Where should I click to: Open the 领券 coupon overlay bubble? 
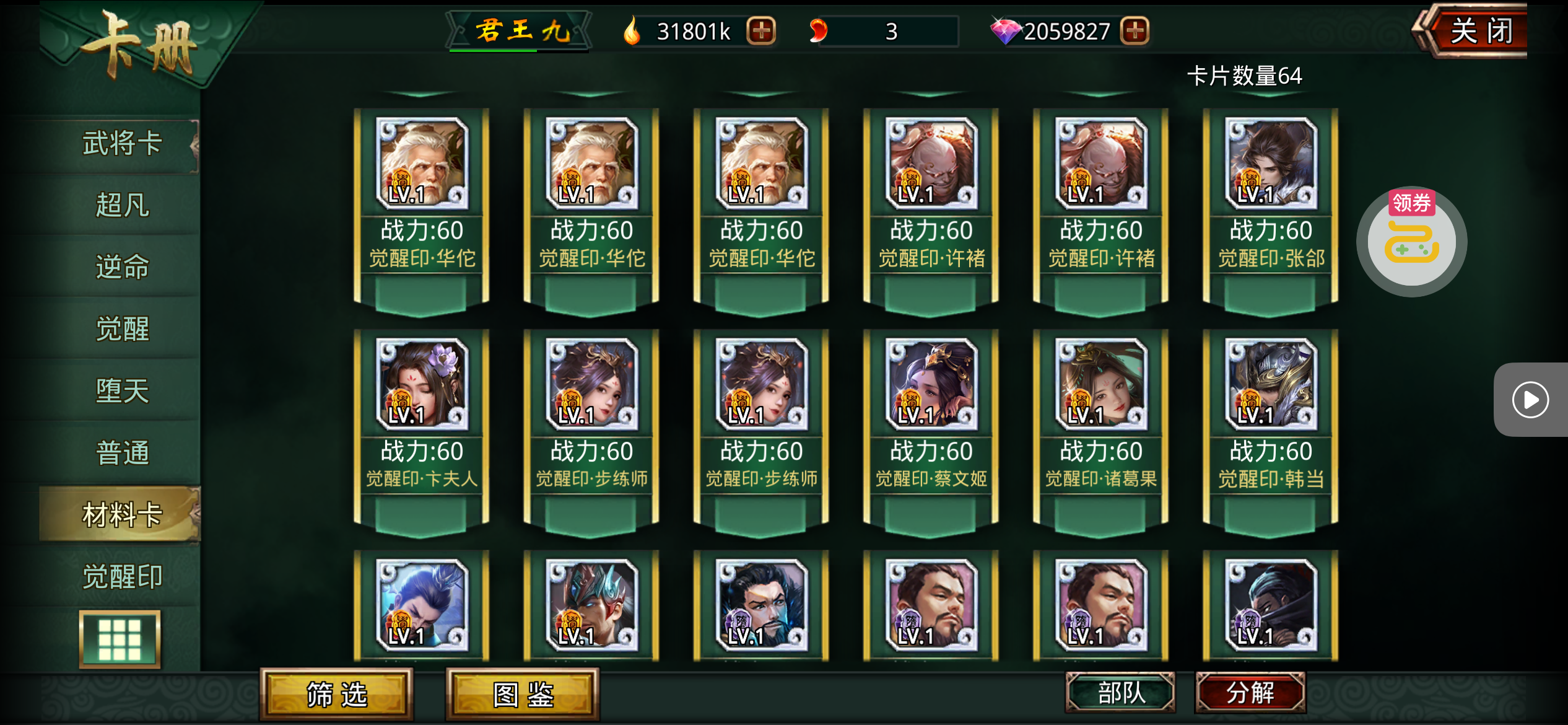pyautogui.click(x=1411, y=242)
